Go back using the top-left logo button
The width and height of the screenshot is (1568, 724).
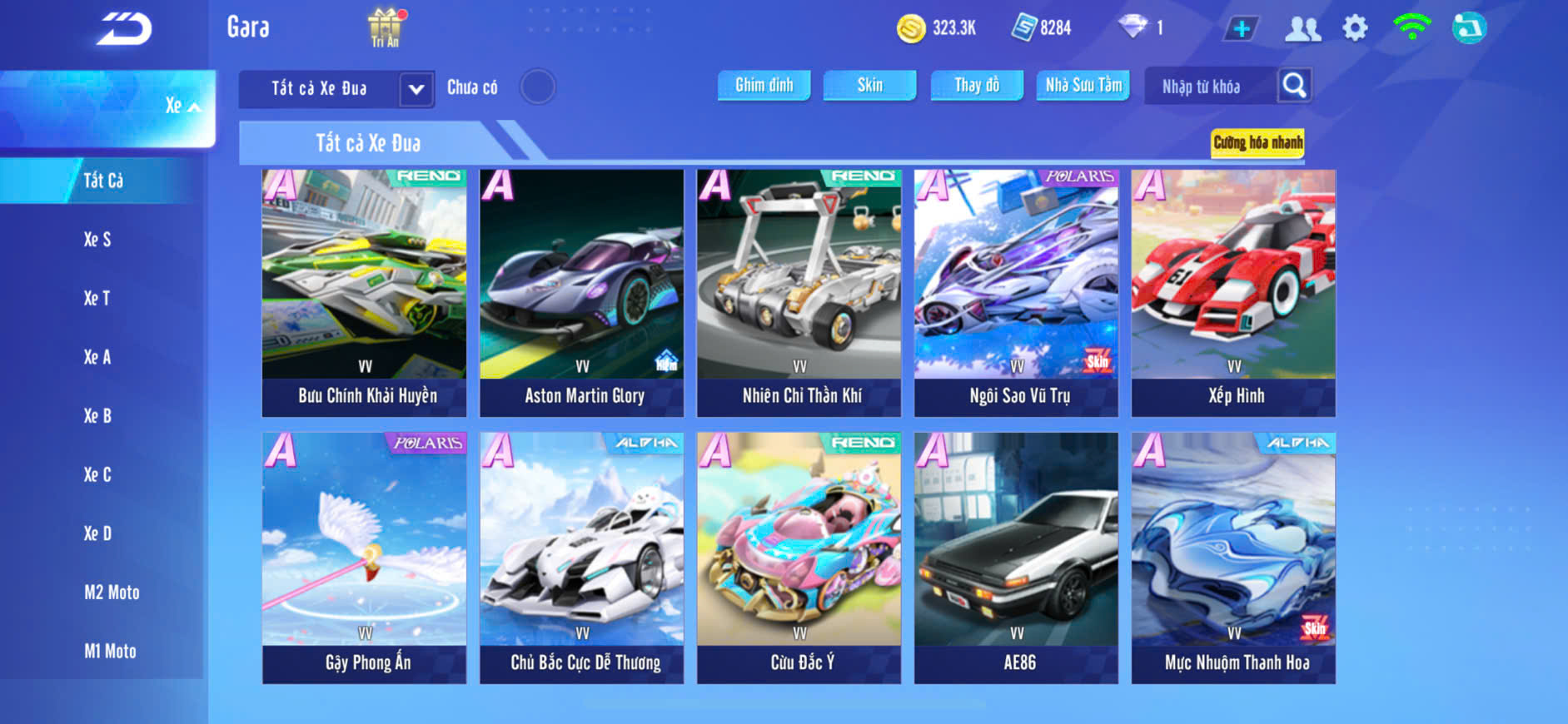coord(123,29)
